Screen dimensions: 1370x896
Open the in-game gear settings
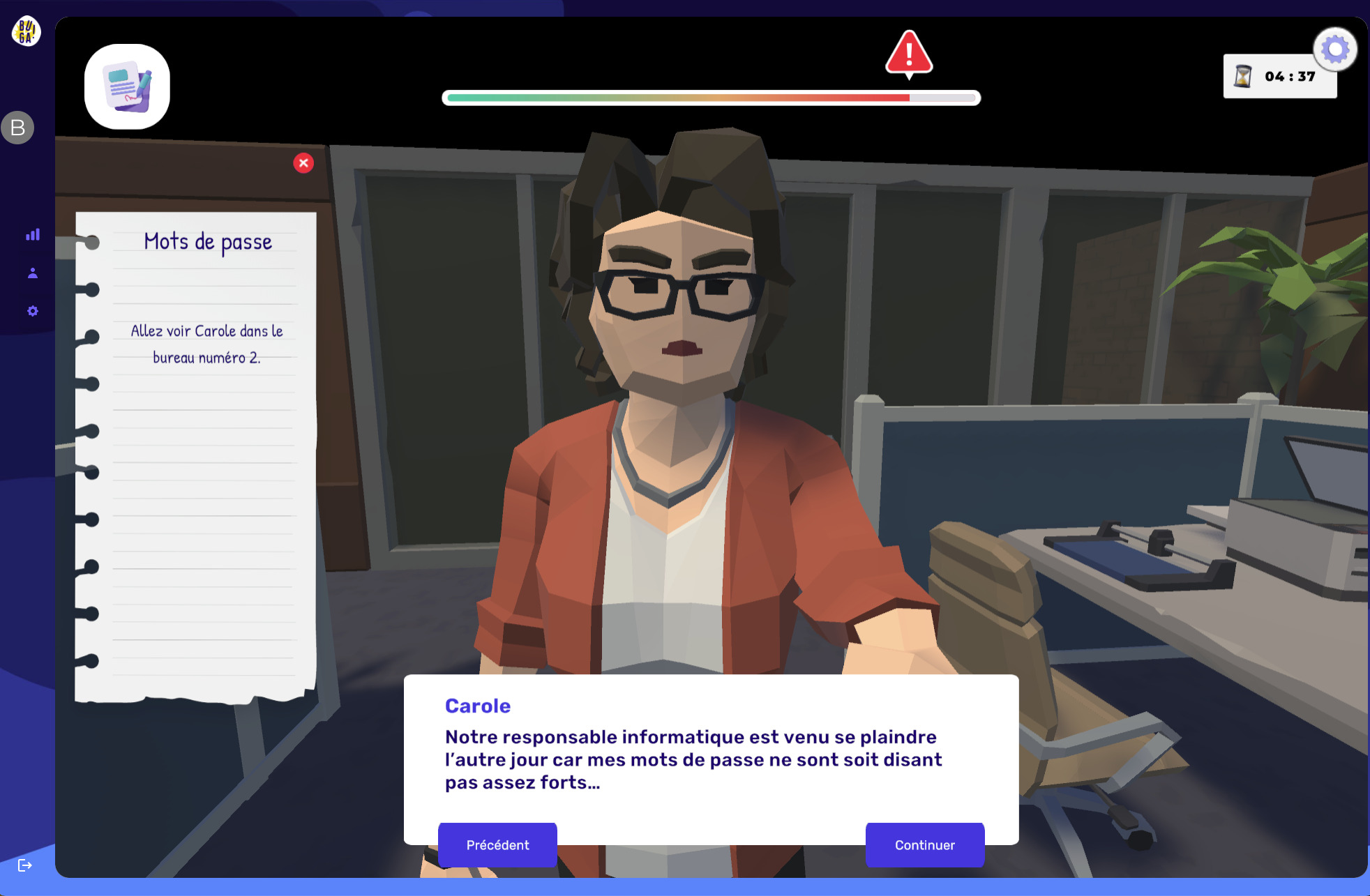tap(1335, 50)
